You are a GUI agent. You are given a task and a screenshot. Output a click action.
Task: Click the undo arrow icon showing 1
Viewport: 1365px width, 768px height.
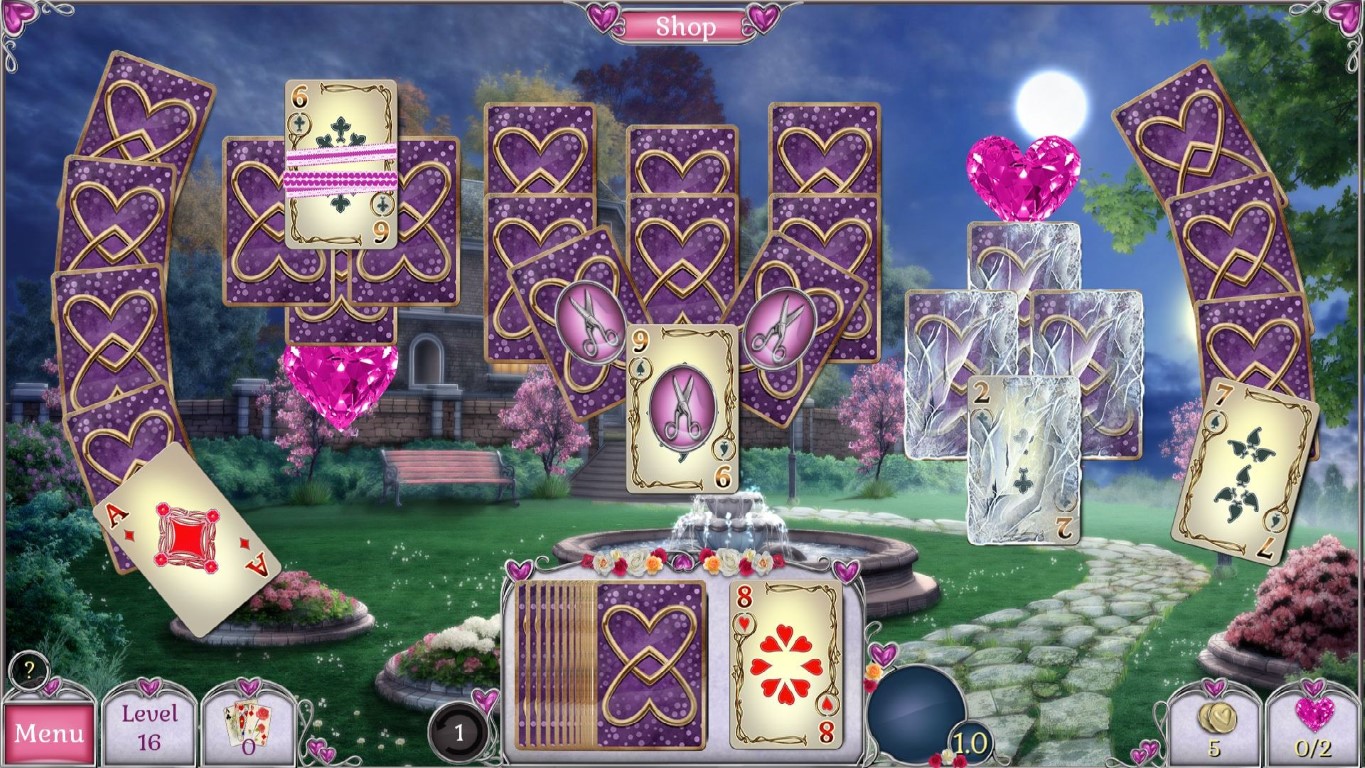(x=459, y=730)
